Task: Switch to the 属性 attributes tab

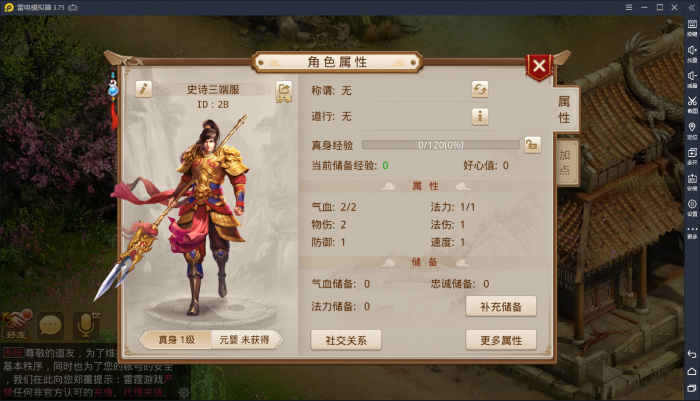Action: (x=564, y=109)
